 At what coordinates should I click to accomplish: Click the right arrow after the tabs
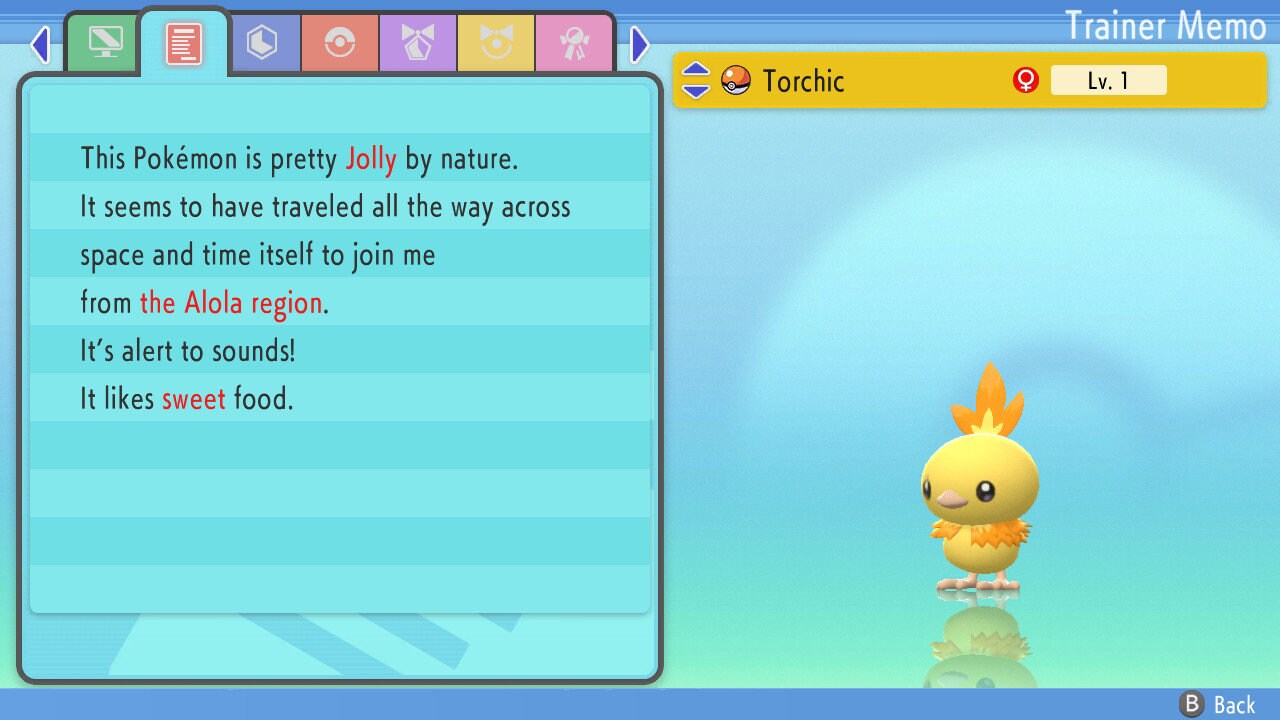pyautogui.click(x=640, y=44)
